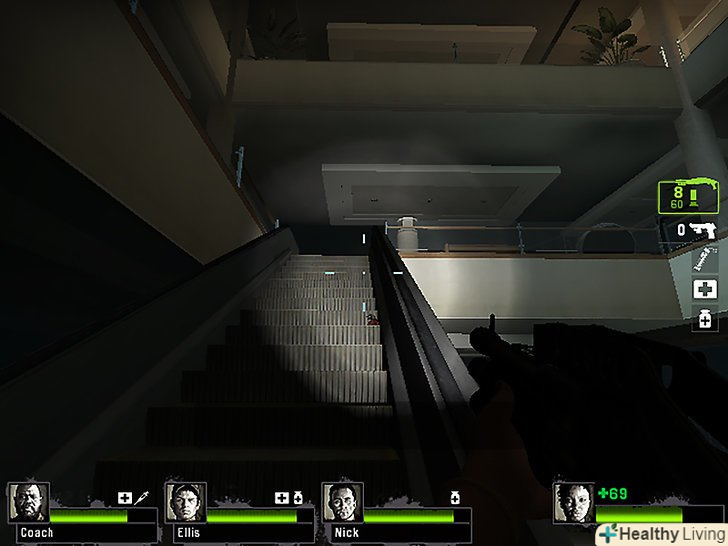The width and height of the screenshot is (728, 546).
Task: Pick the pain pills bottle slot
Action: pyautogui.click(x=706, y=319)
